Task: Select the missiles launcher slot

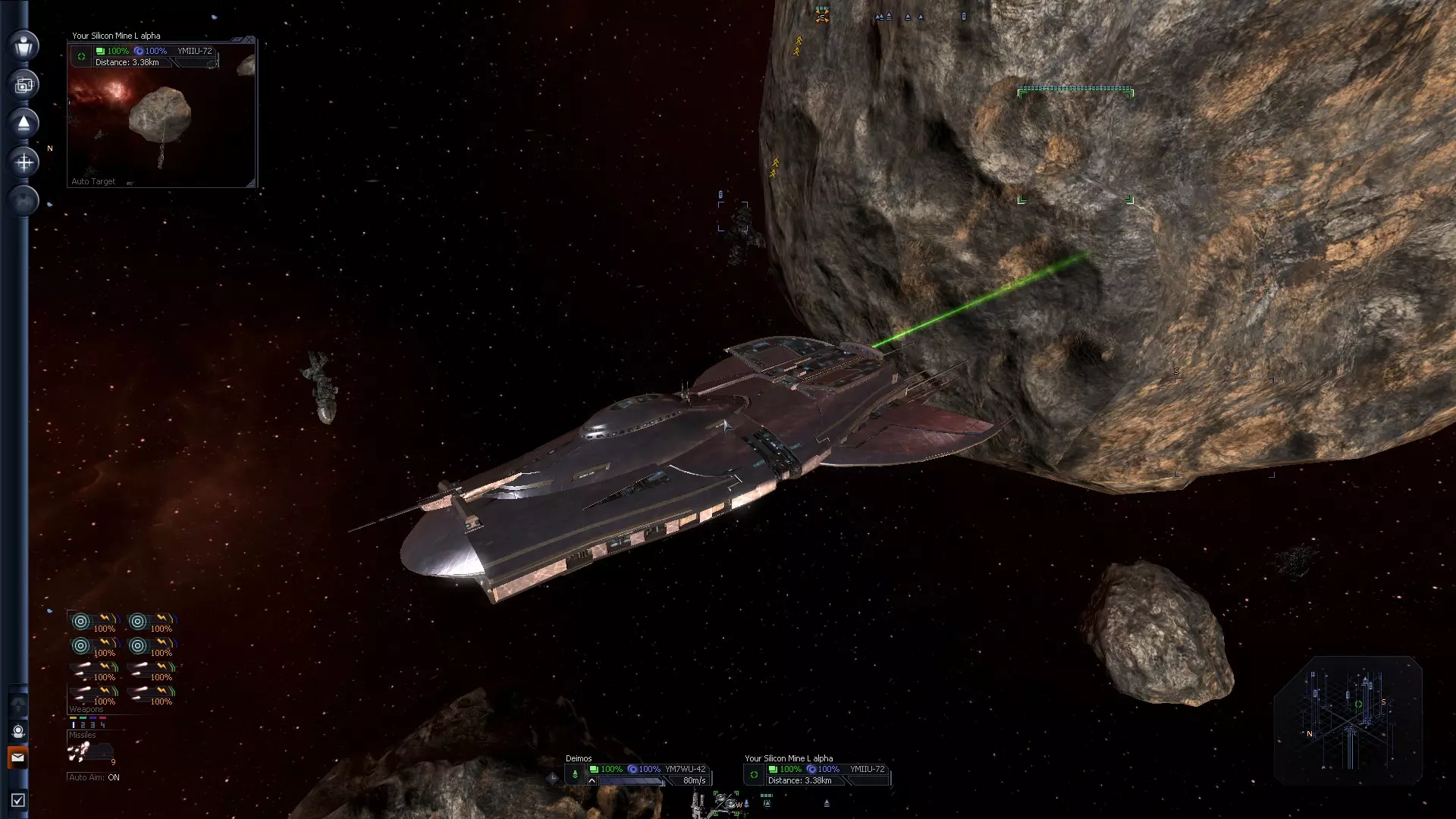Action: tap(89, 752)
